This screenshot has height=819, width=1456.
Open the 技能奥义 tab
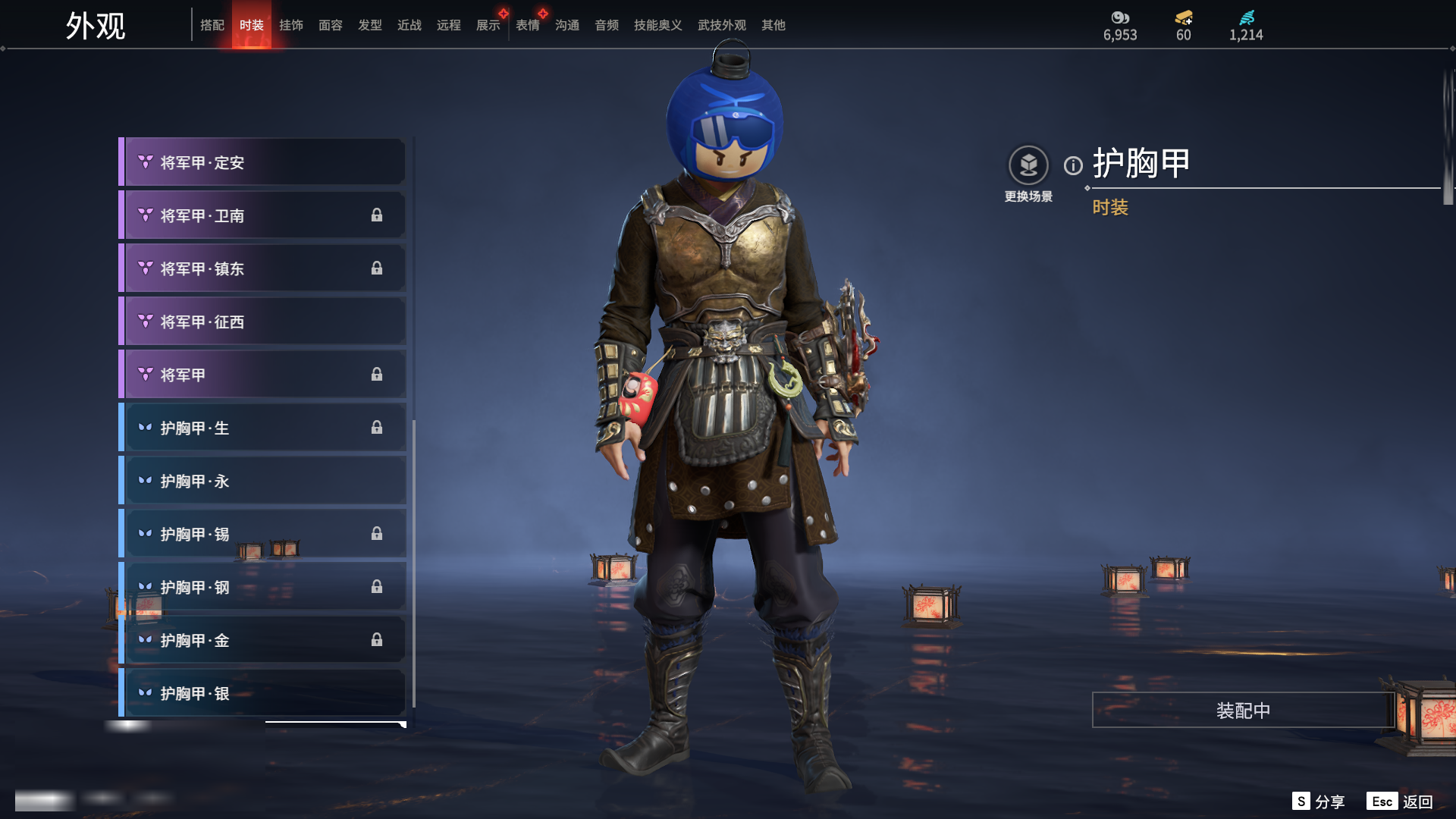657,25
